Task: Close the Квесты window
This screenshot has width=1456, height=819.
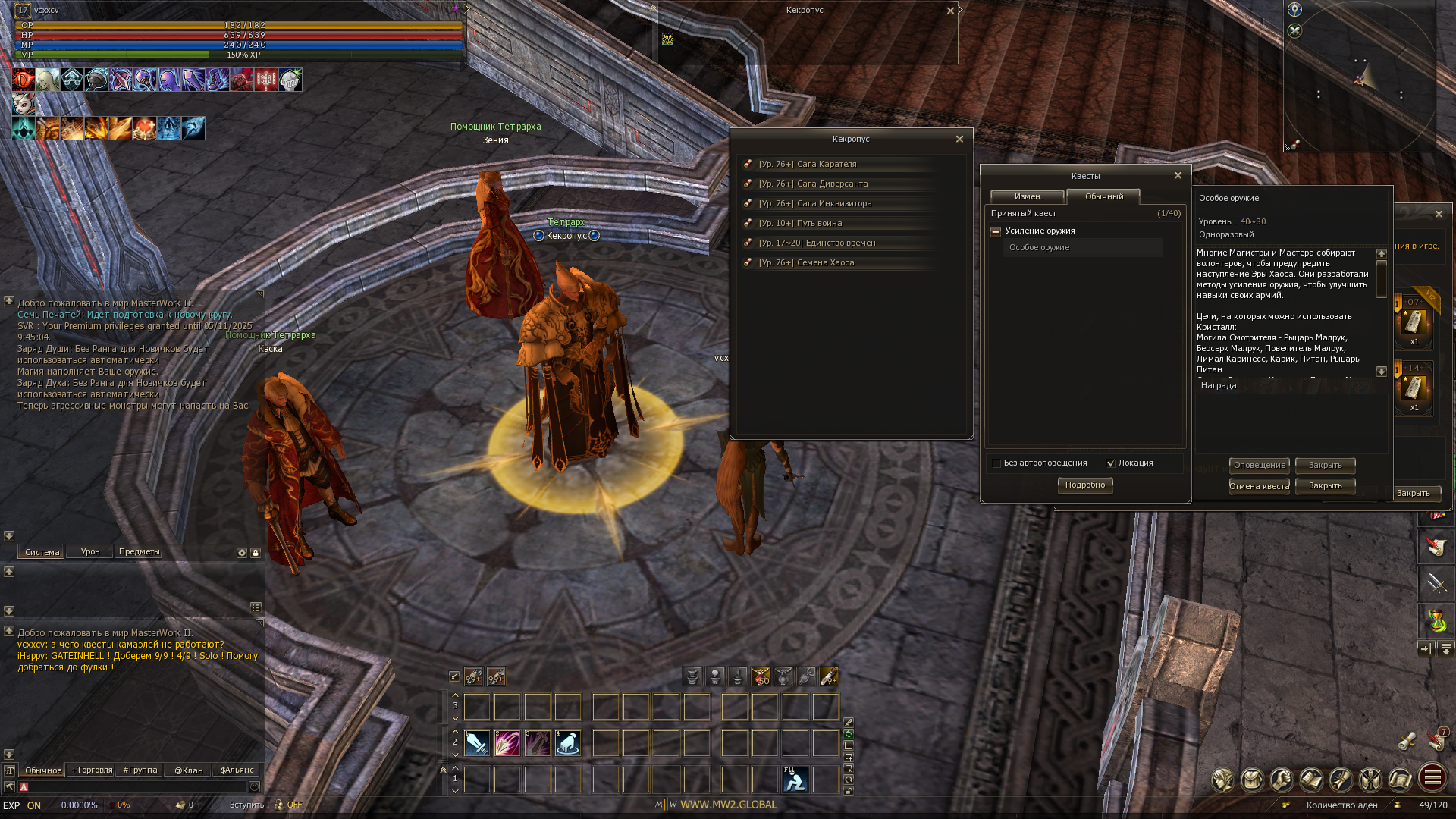Action: tap(1178, 175)
